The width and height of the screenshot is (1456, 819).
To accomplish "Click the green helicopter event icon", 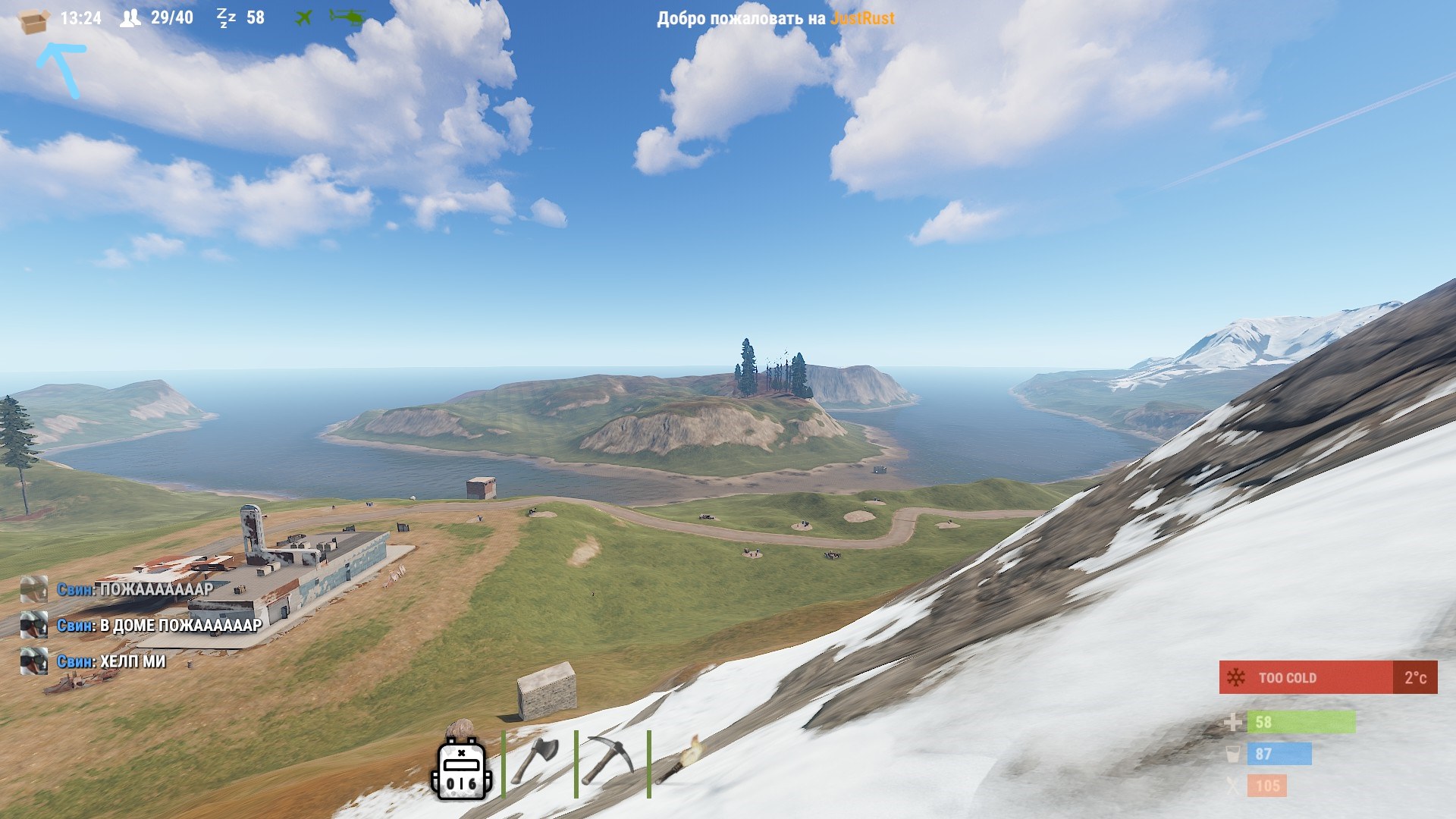I will [347, 17].
